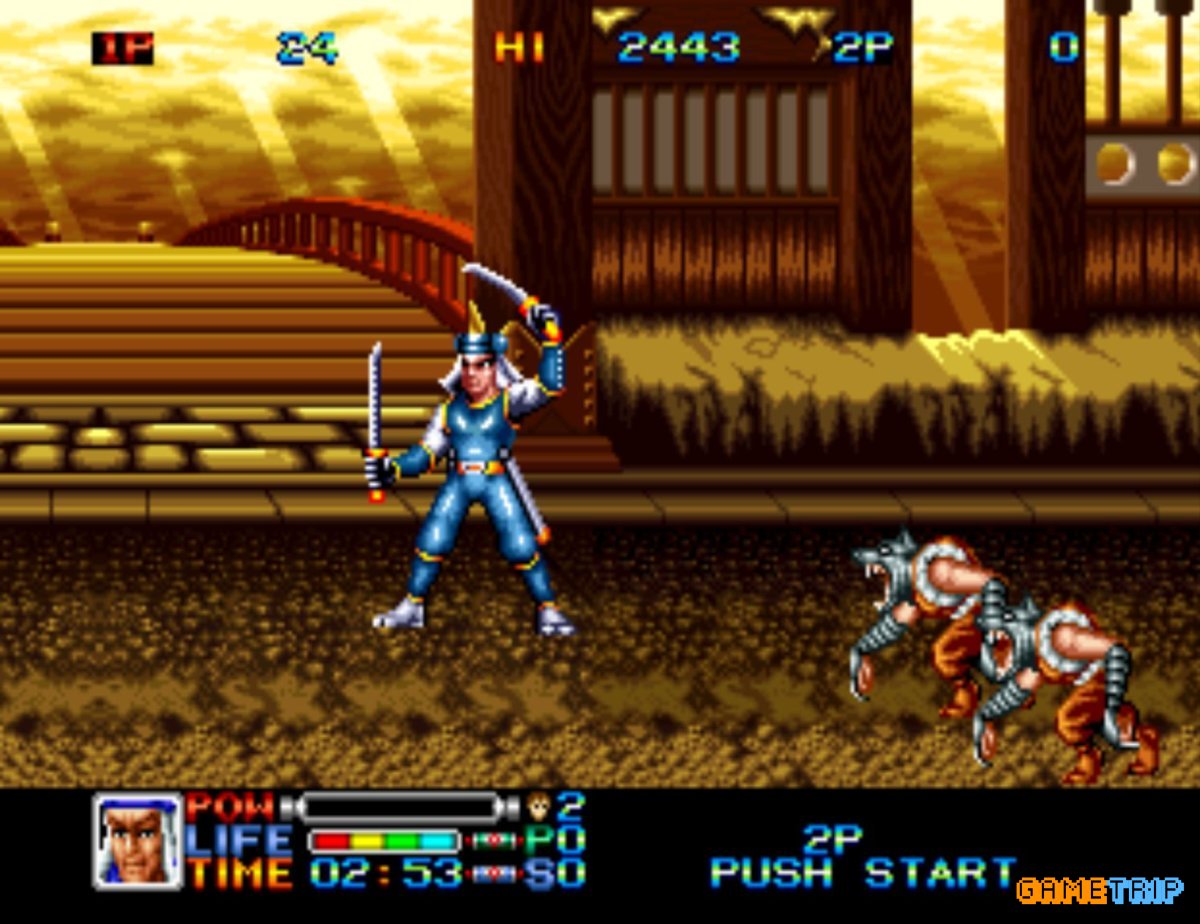Select the remaining lives head icon

pyautogui.click(x=539, y=805)
